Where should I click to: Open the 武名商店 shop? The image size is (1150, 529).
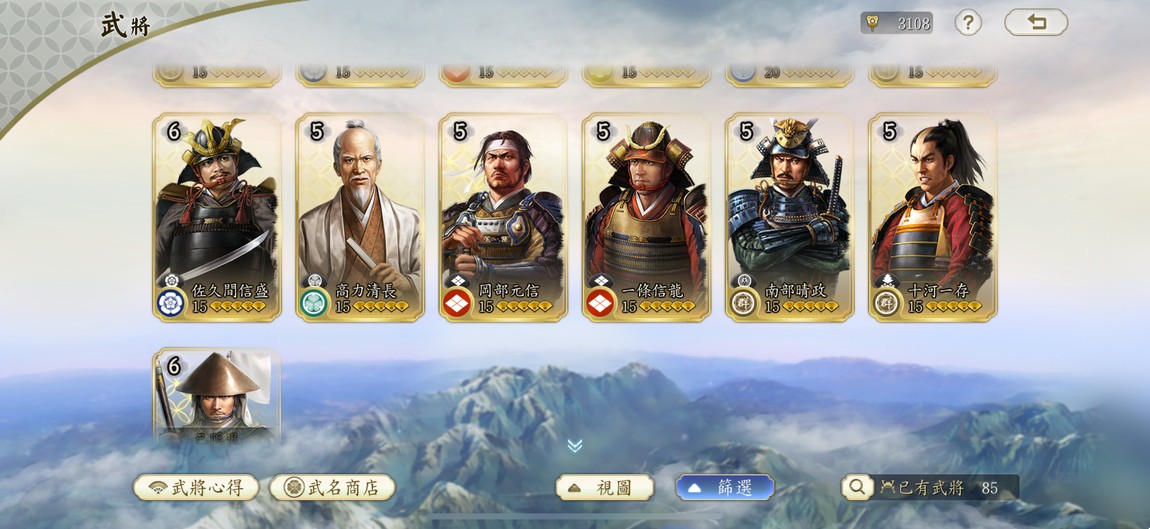tap(332, 487)
